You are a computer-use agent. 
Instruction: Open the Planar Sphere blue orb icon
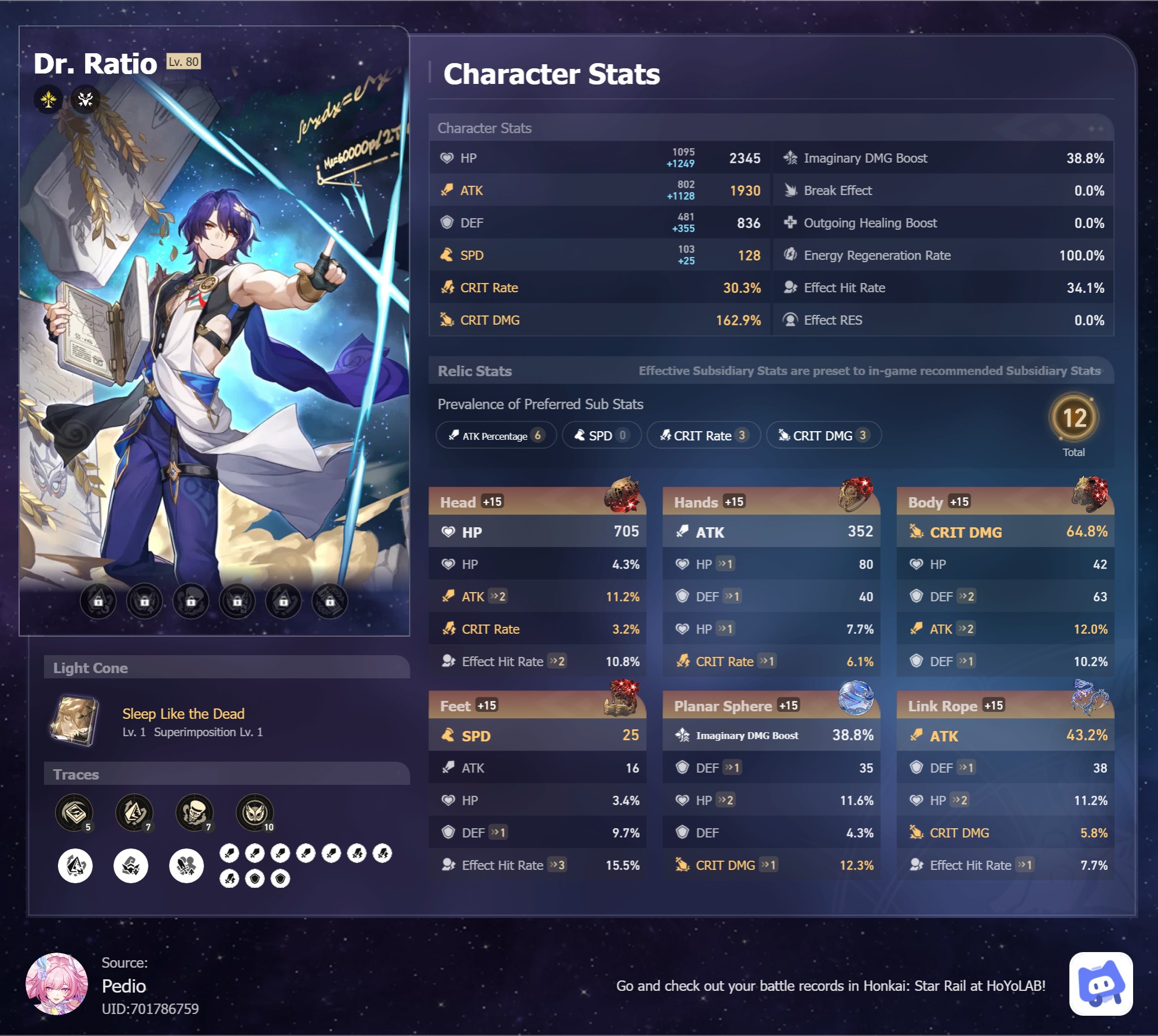856,697
